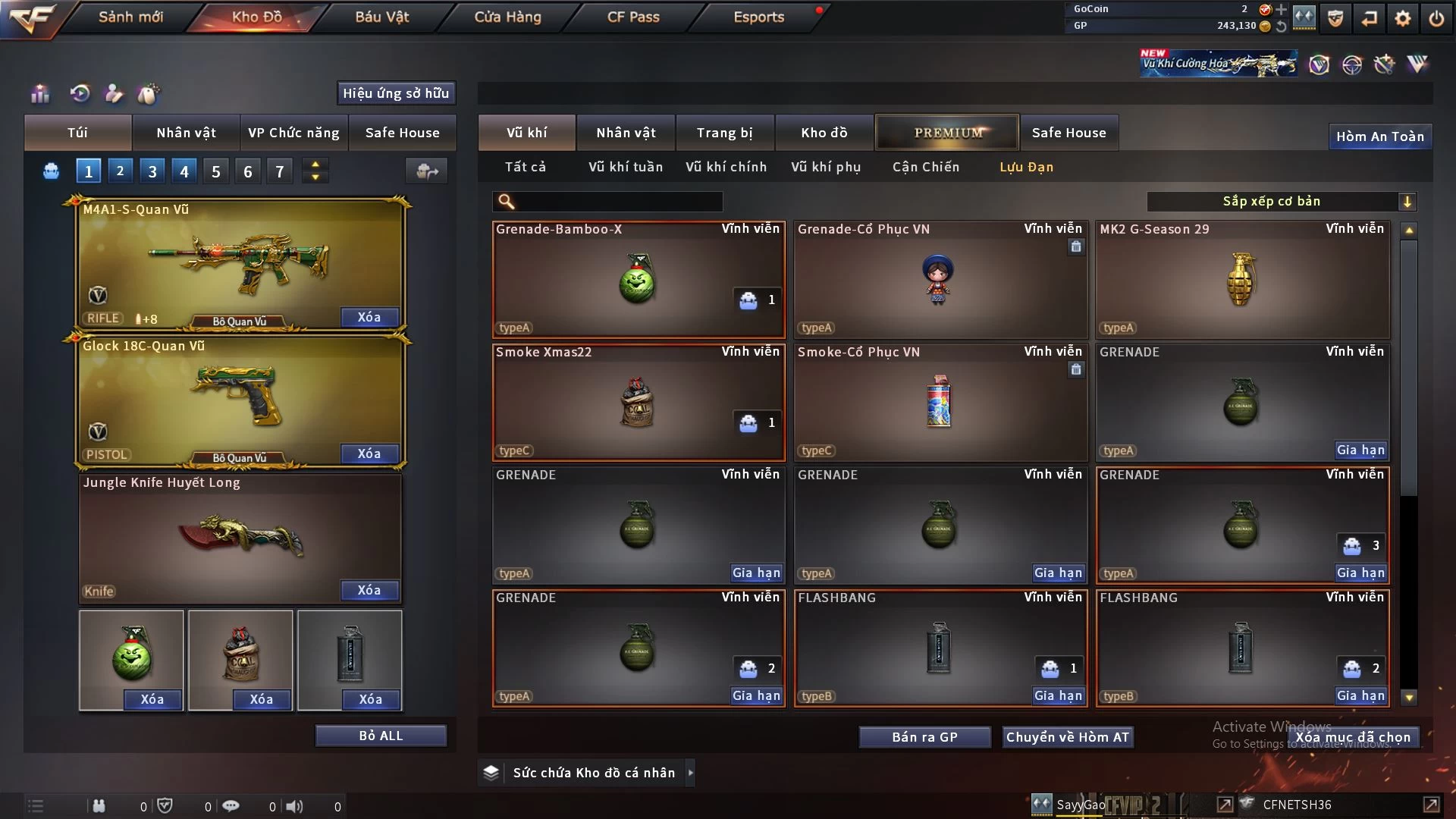Choose the MK2 G-Season 29 grenade
The width and height of the screenshot is (1456, 819).
1241,280
